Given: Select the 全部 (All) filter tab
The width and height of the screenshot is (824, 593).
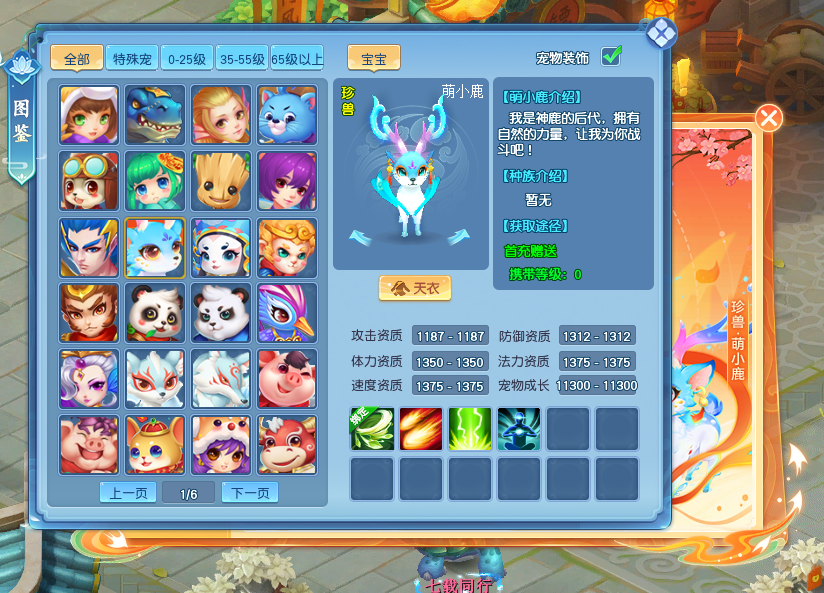Looking at the screenshot, I should [76, 58].
